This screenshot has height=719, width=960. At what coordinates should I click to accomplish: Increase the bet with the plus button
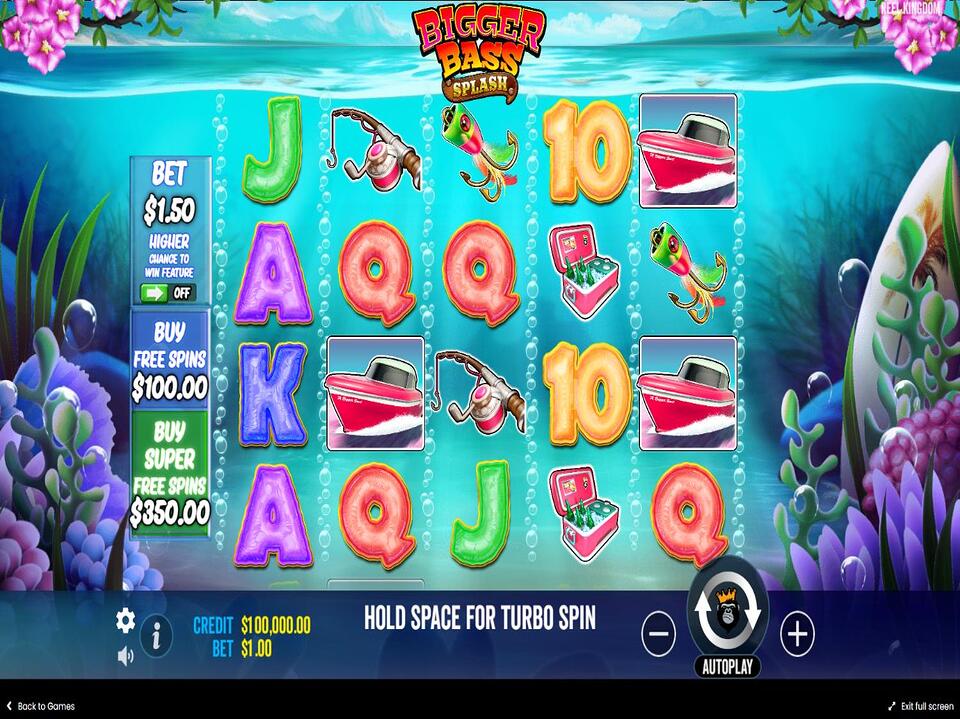[x=797, y=633]
